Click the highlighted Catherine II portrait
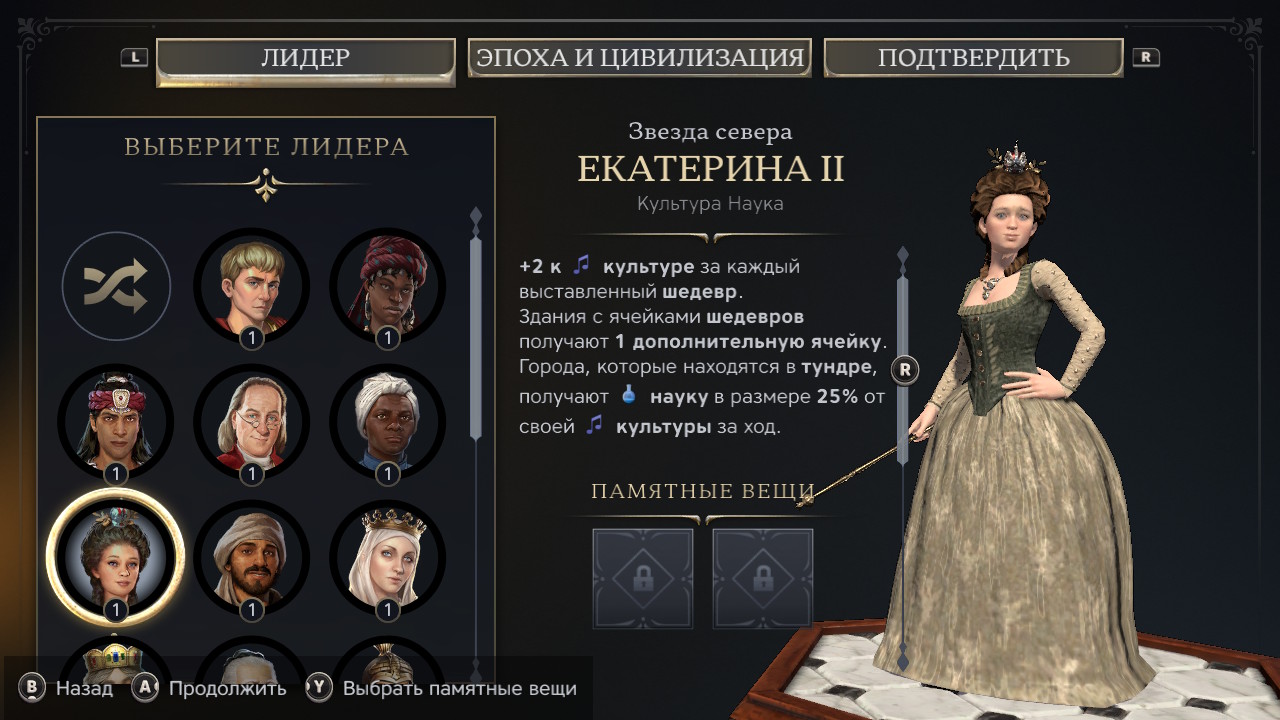 click(116, 557)
